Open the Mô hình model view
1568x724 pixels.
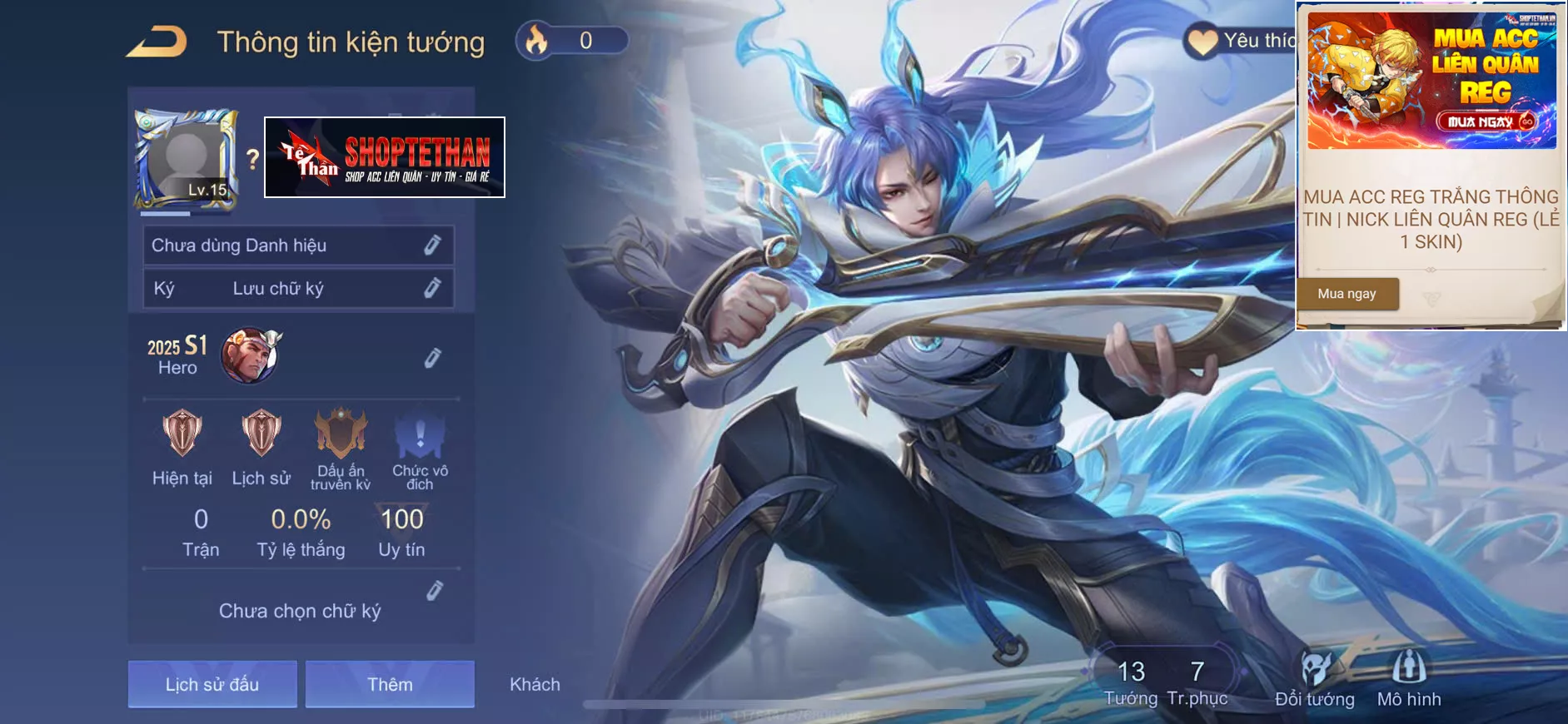[x=1409, y=668]
